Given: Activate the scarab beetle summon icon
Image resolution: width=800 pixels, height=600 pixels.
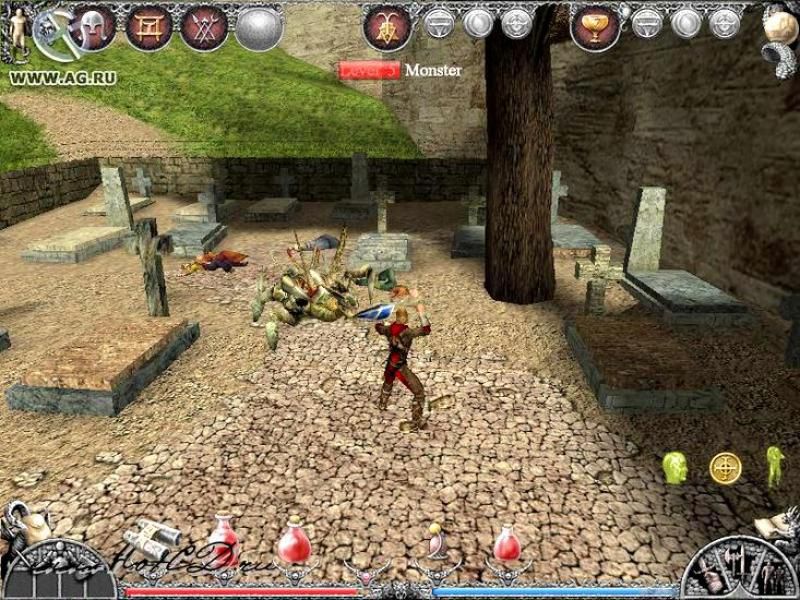Looking at the screenshot, I should click(387, 27).
